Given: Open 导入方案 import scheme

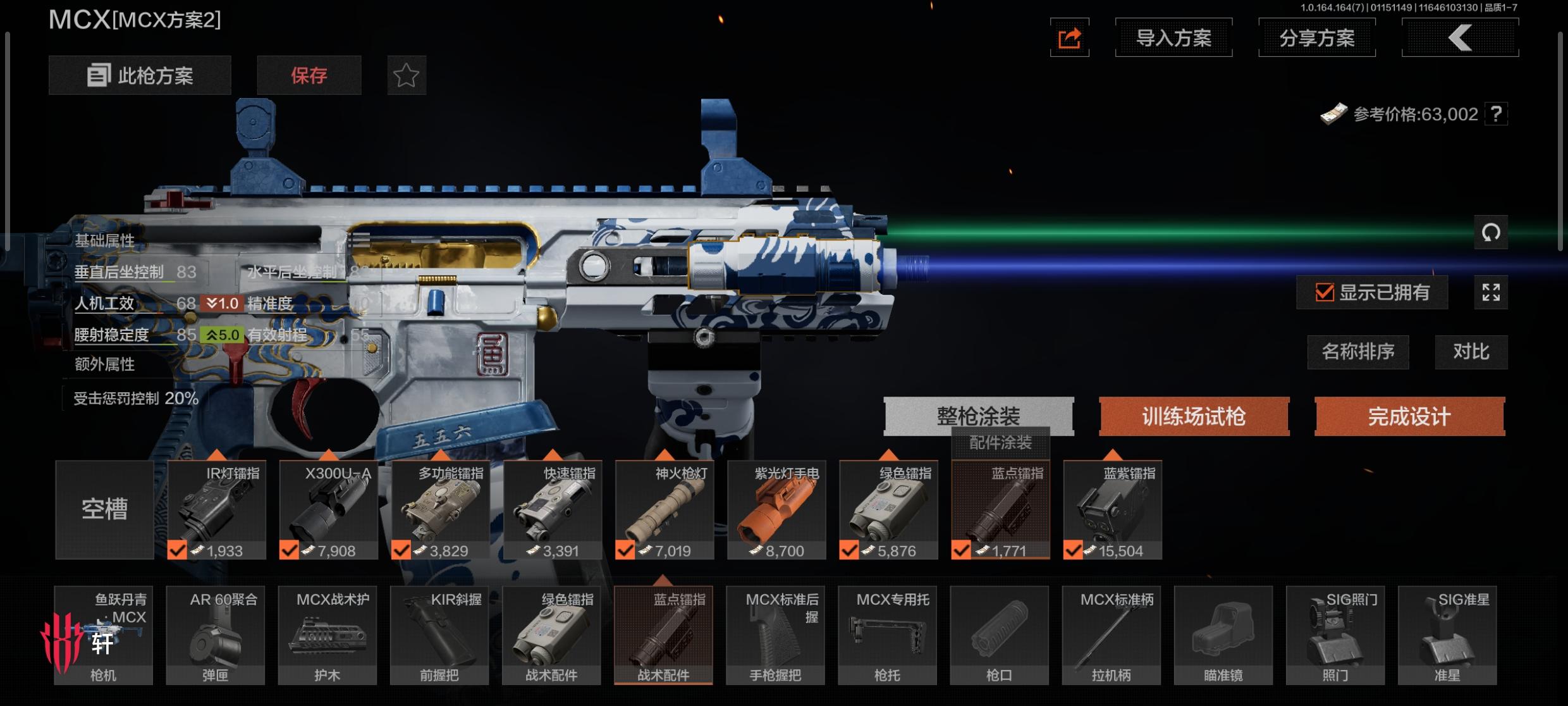Looking at the screenshot, I should [1173, 38].
